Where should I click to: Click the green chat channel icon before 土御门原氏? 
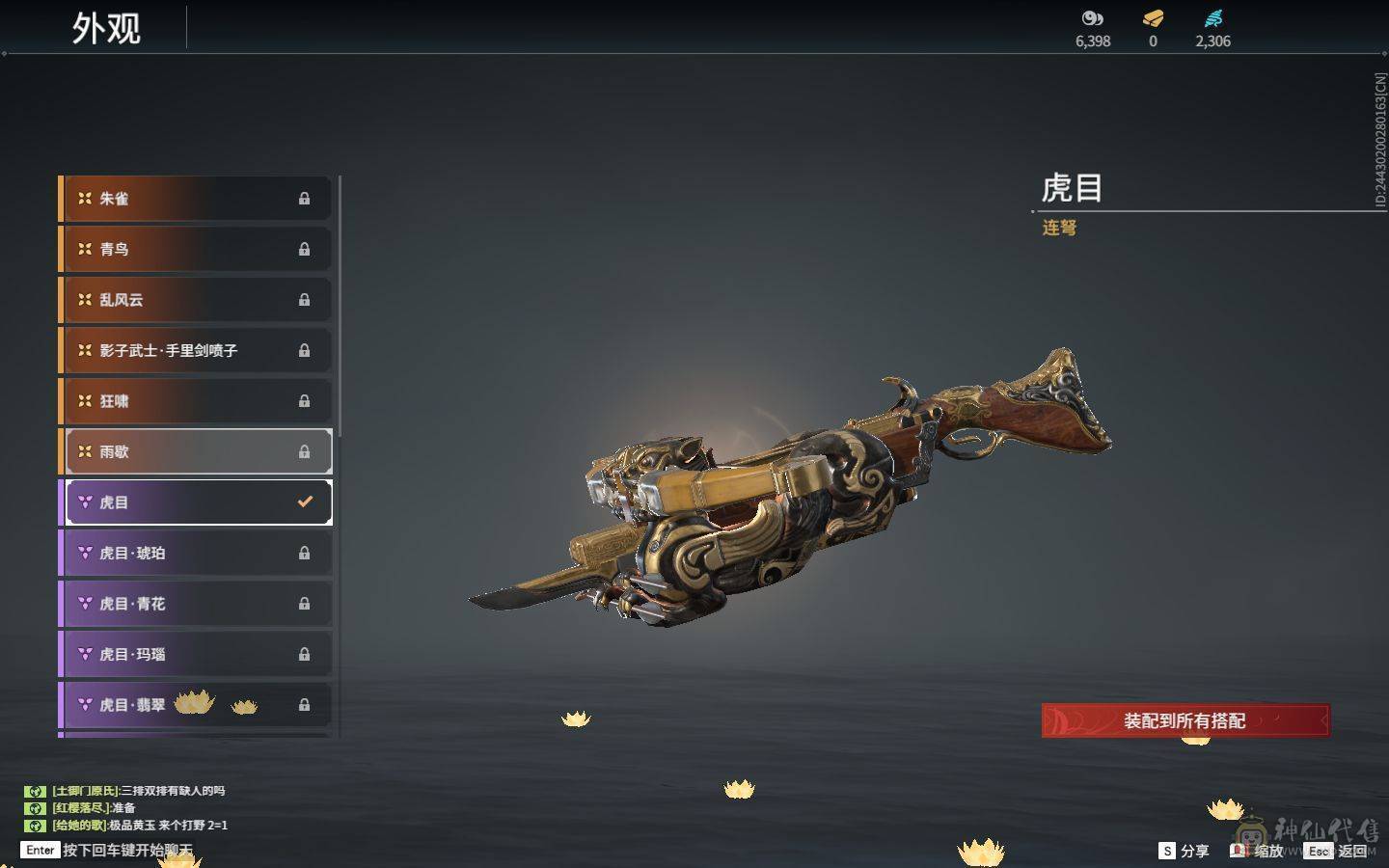[x=36, y=790]
